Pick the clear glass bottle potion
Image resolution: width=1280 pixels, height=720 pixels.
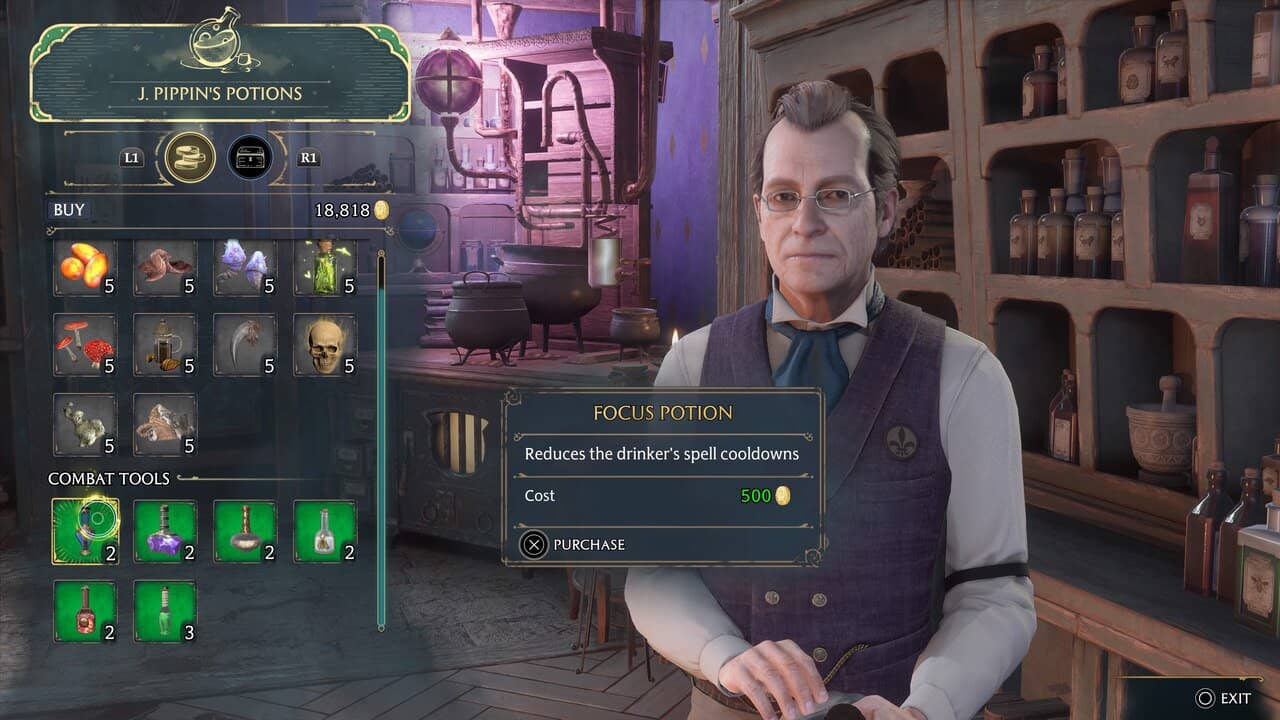(x=325, y=531)
